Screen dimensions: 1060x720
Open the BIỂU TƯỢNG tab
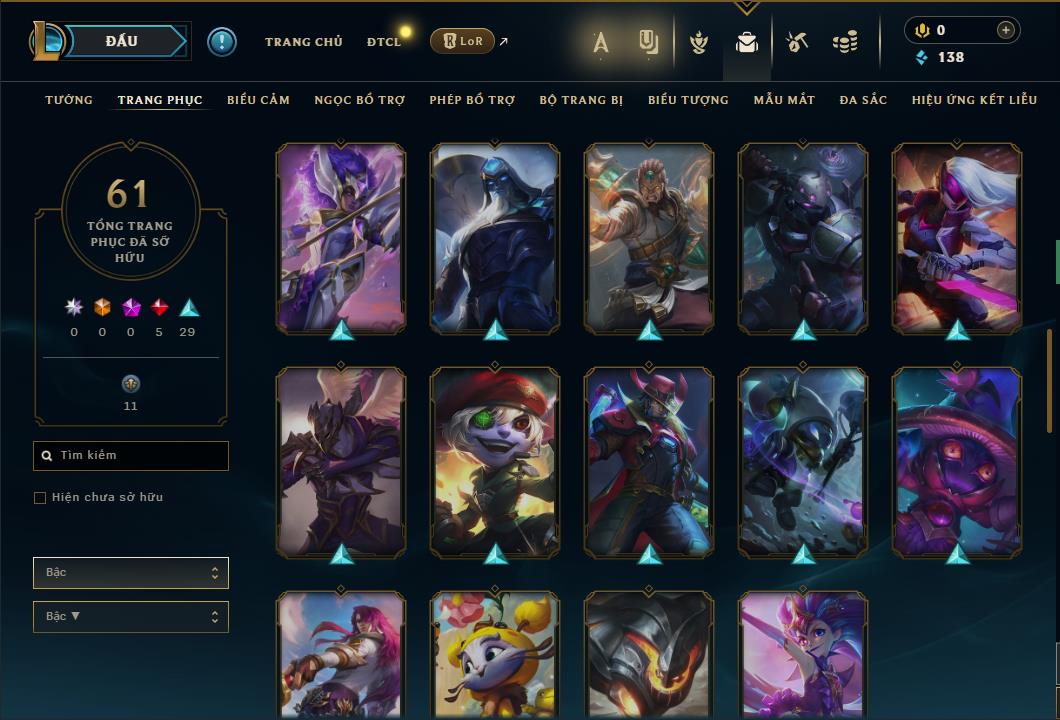688,100
